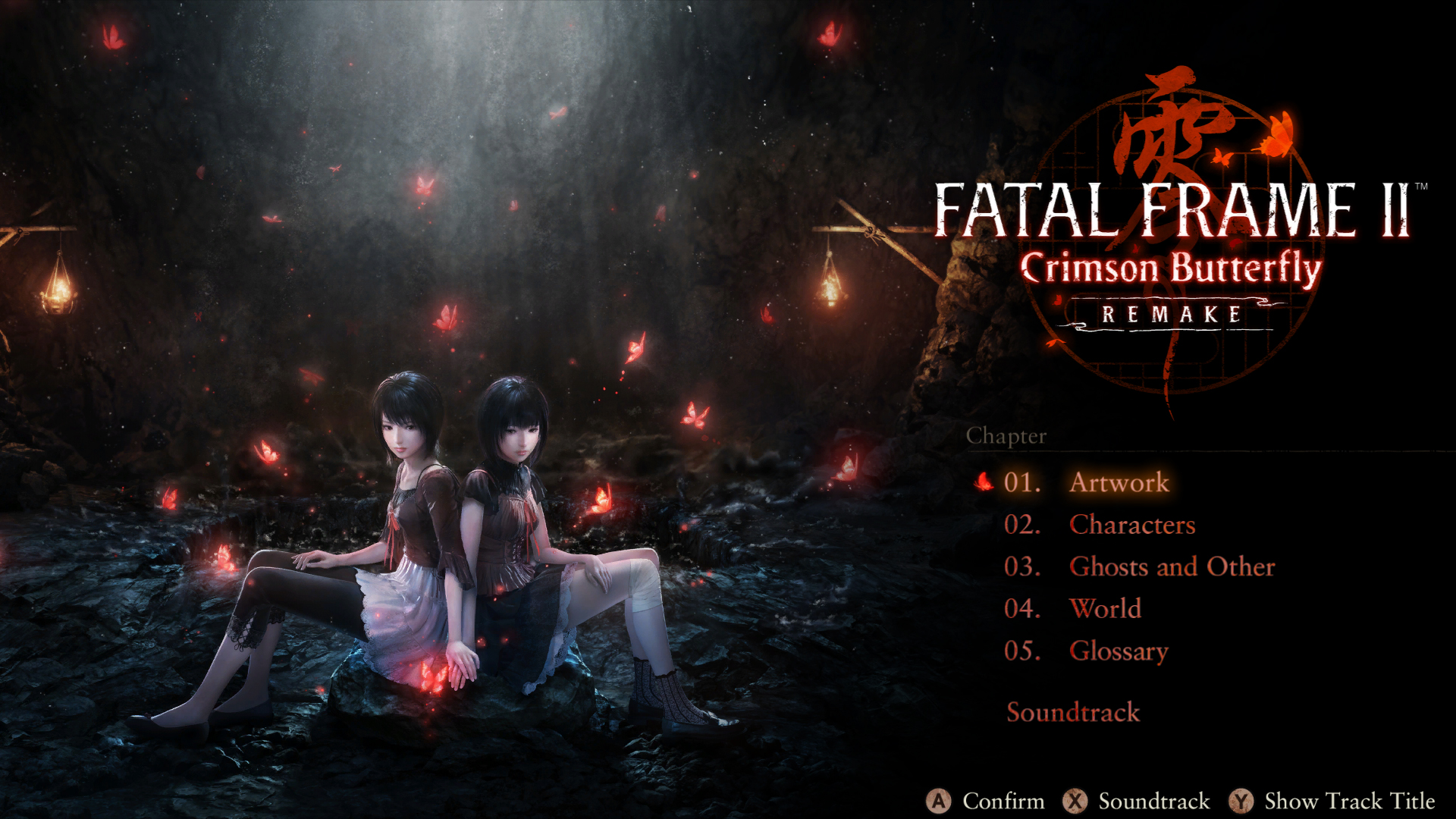1456x819 pixels.
Task: Click the Soundtrack label next to X prompt
Action: [x=1155, y=800]
